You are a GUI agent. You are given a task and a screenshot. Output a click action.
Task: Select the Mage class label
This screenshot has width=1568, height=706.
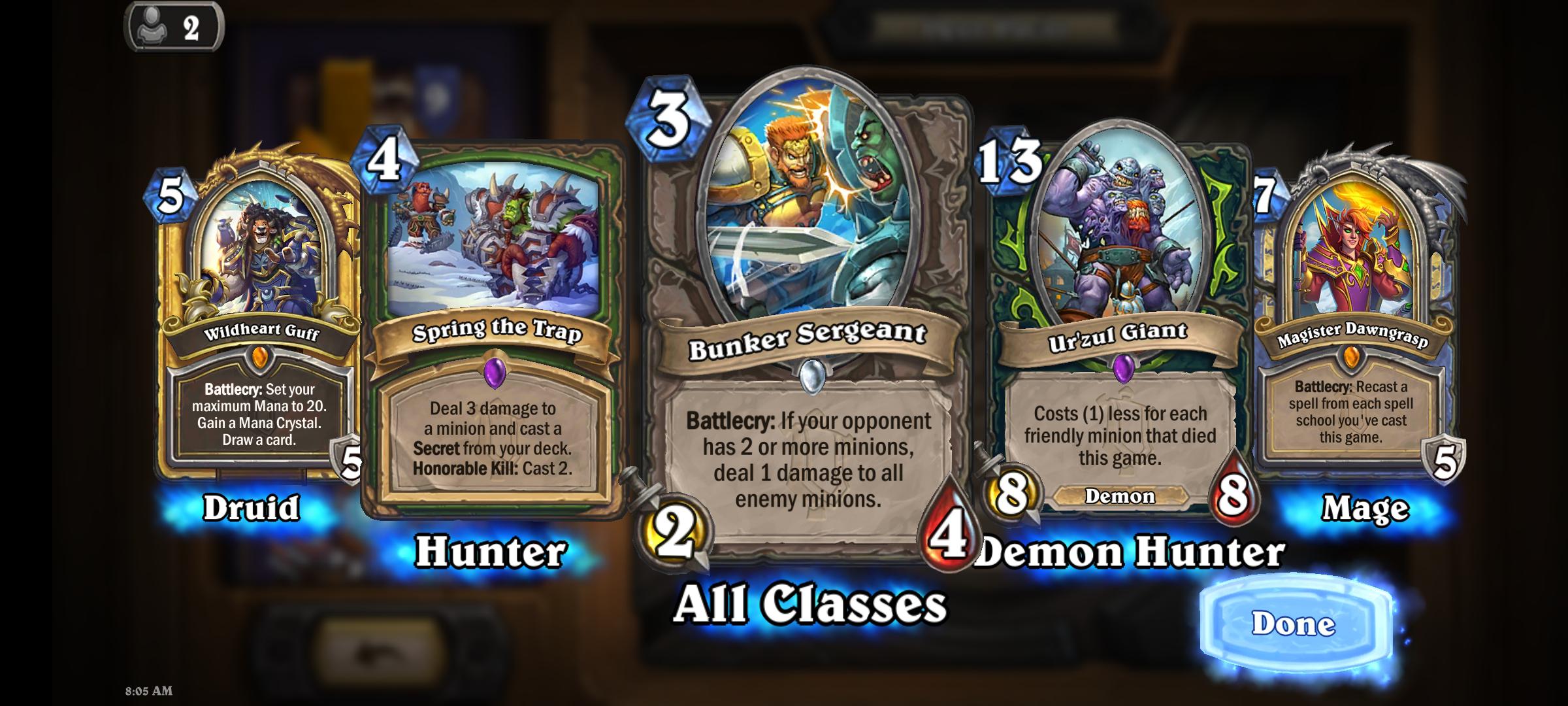click(1364, 509)
